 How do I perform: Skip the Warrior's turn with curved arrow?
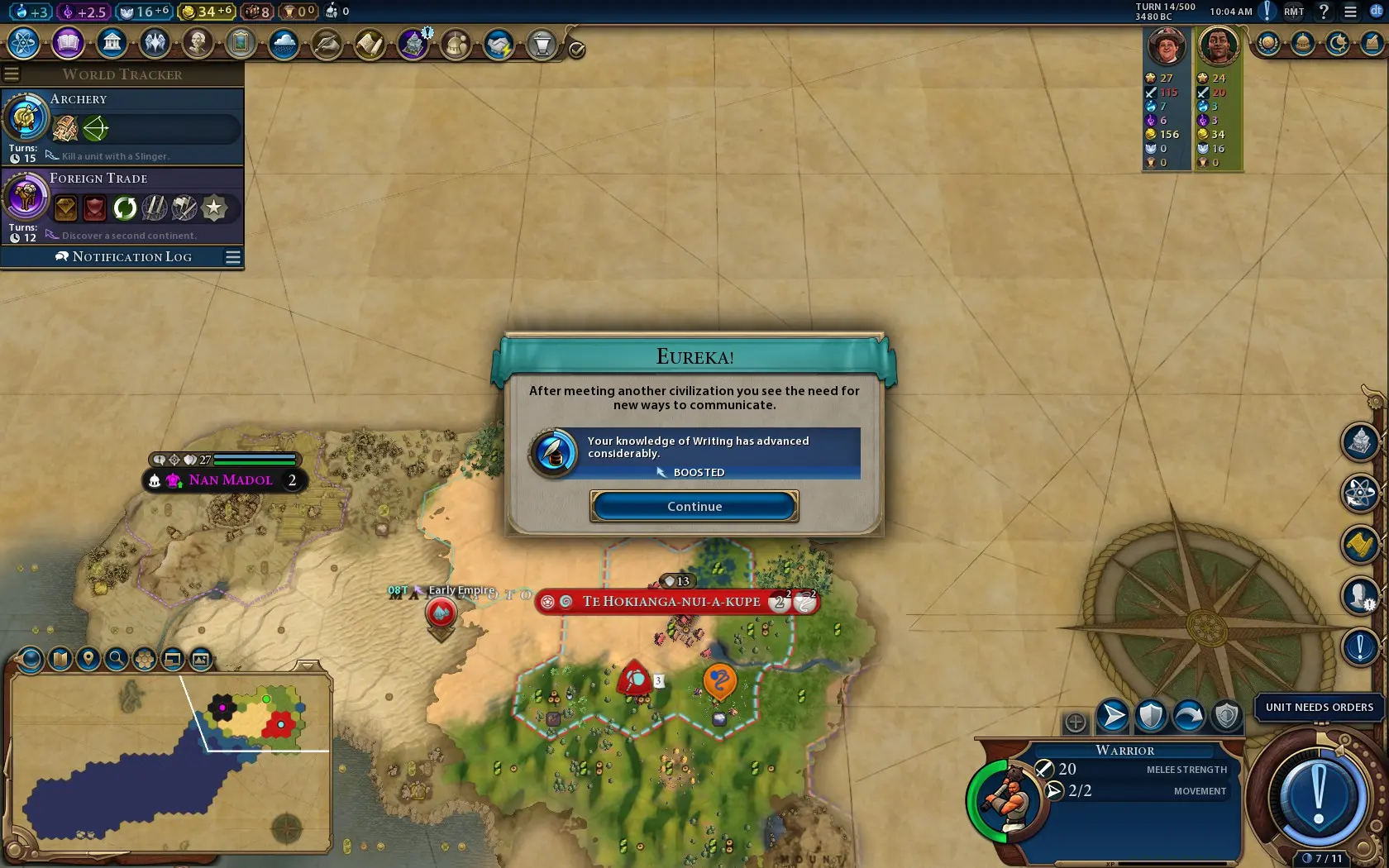(1188, 716)
